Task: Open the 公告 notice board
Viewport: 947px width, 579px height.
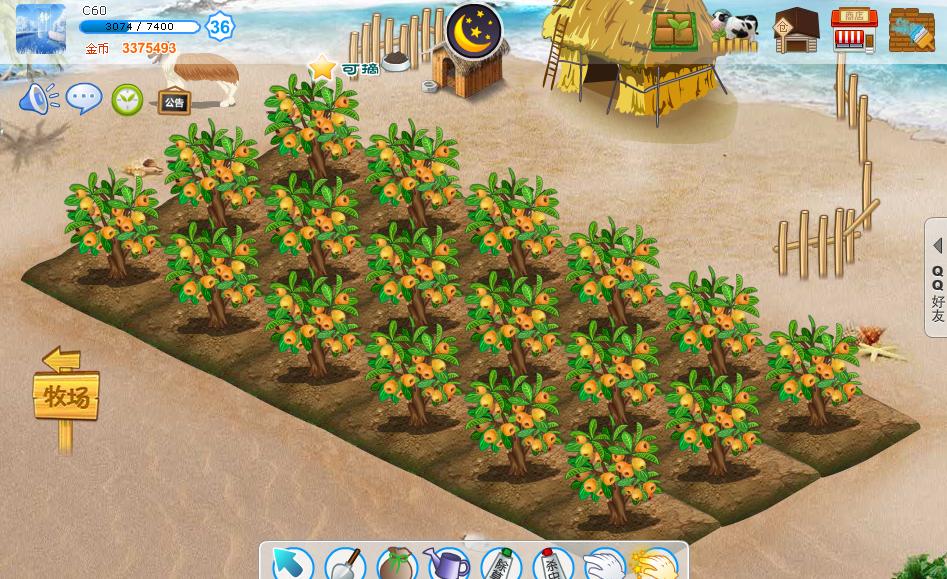Action: coord(174,101)
